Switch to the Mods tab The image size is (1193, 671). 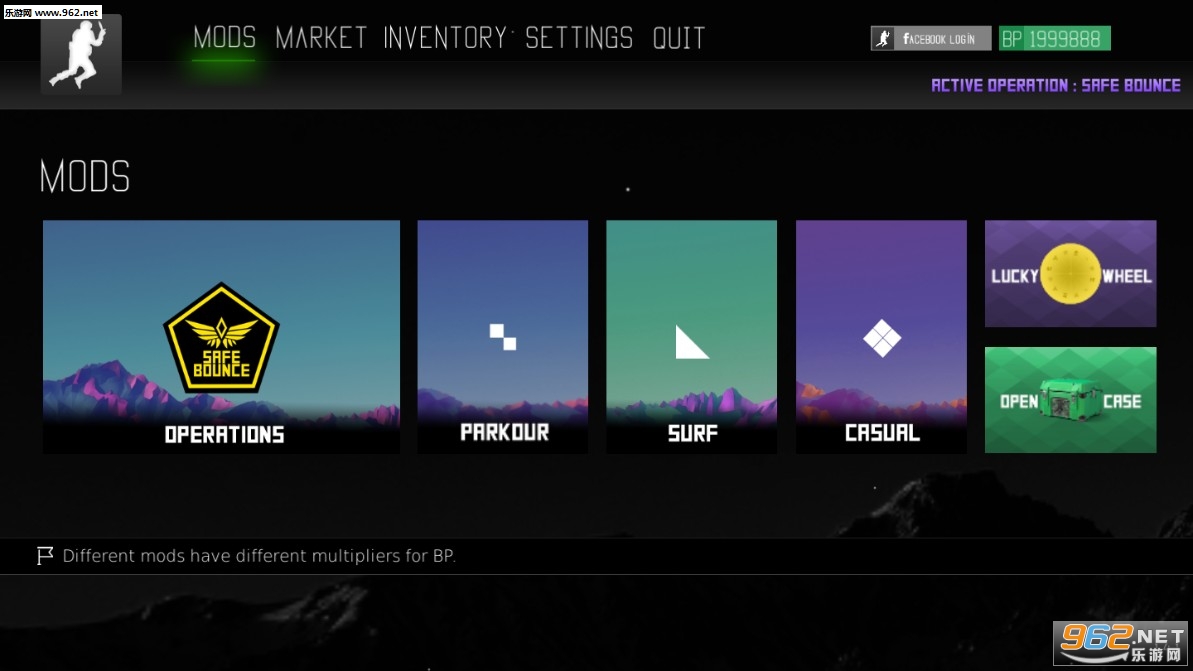pos(224,39)
